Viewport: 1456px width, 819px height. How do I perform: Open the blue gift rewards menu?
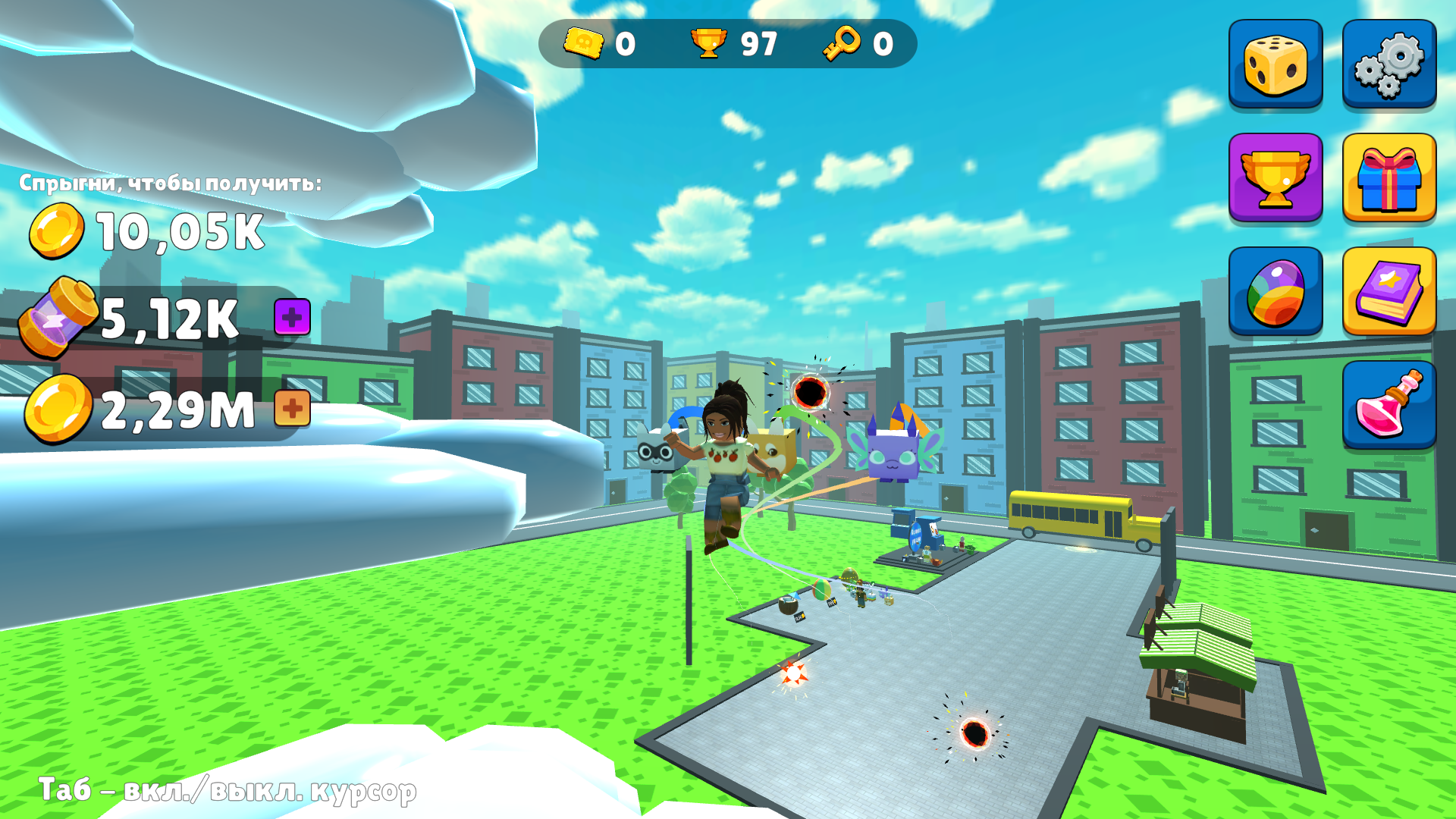click(1389, 180)
